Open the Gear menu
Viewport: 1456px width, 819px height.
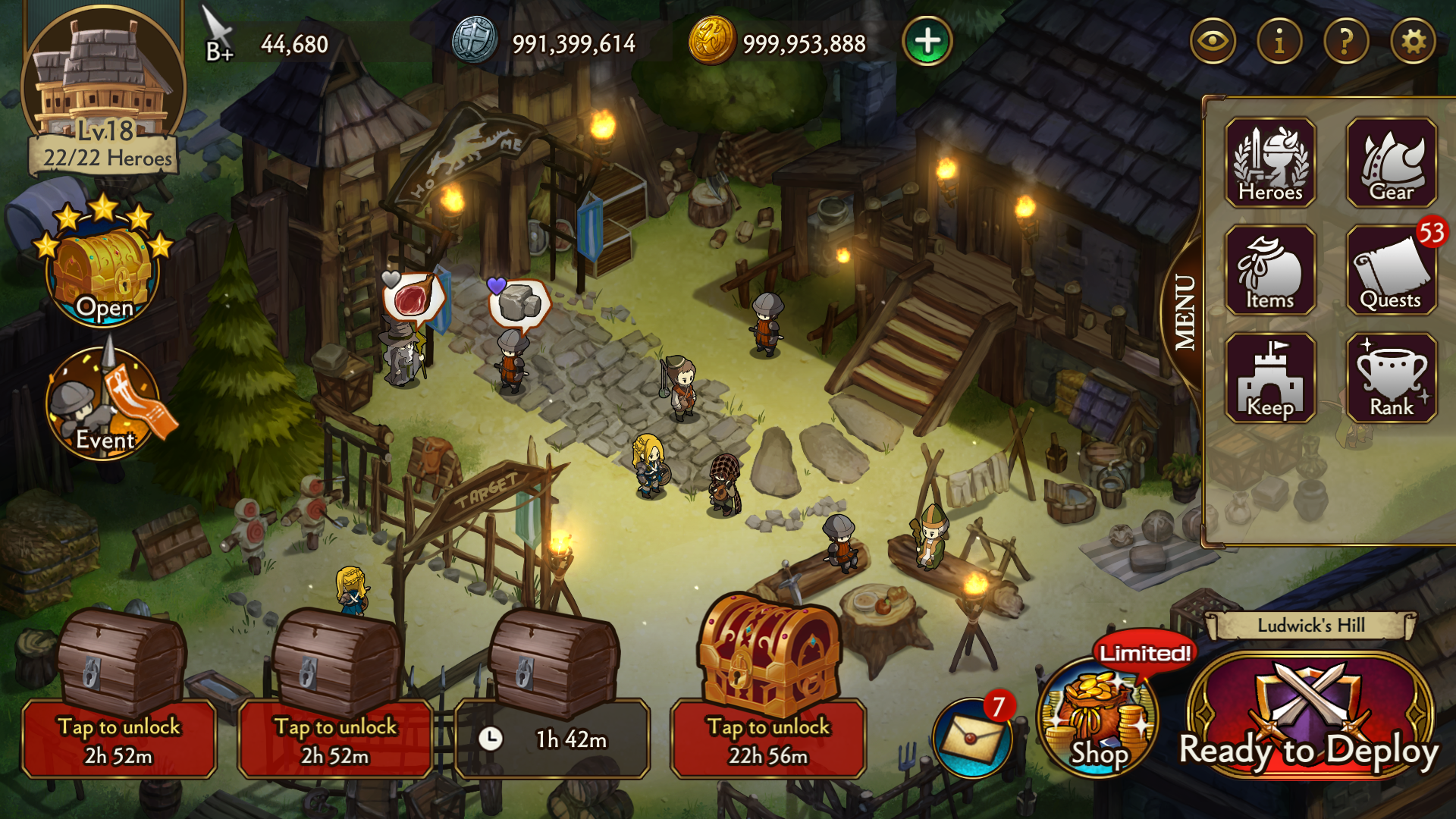[1392, 162]
